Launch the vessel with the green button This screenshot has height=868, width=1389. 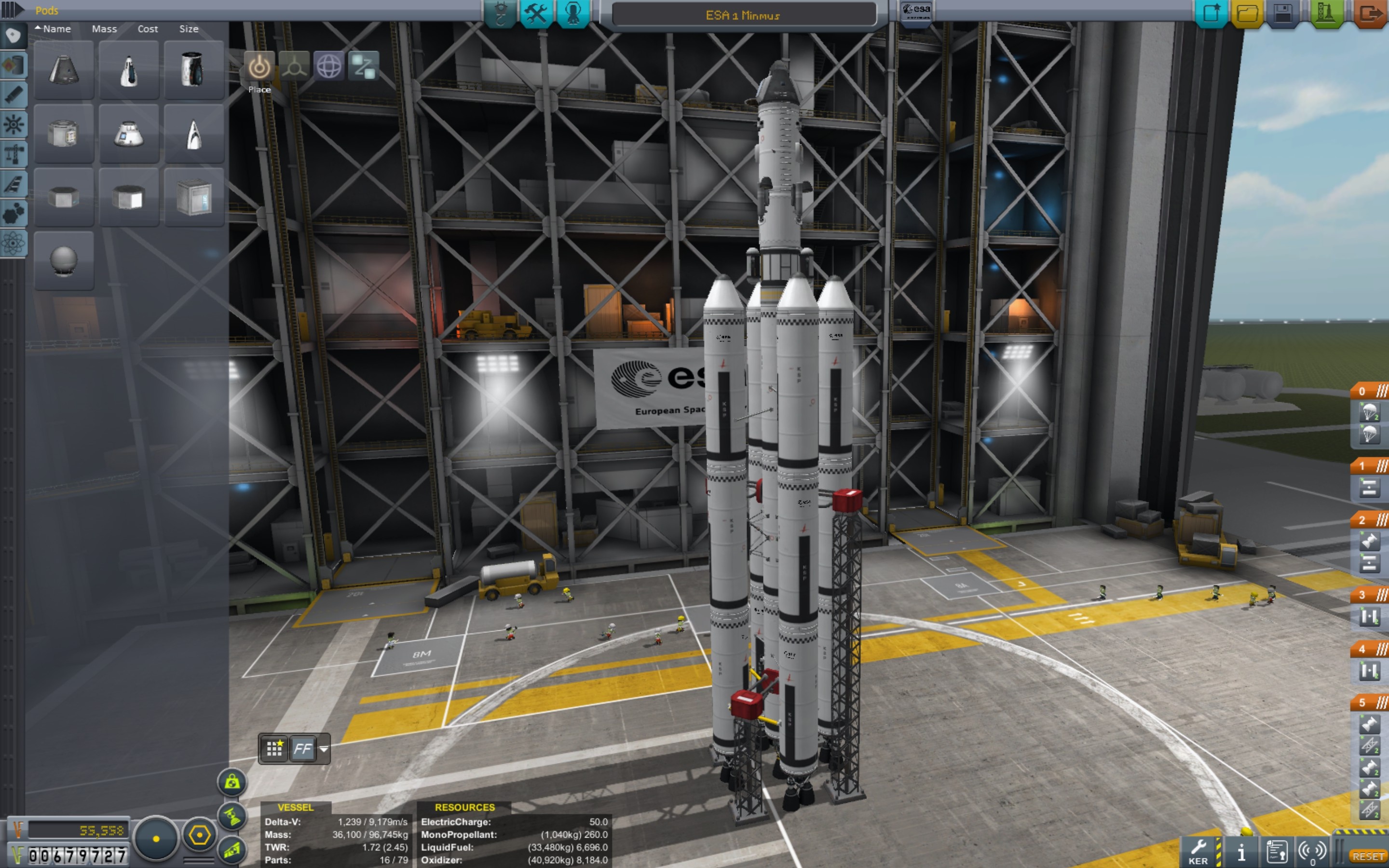pos(1325,13)
